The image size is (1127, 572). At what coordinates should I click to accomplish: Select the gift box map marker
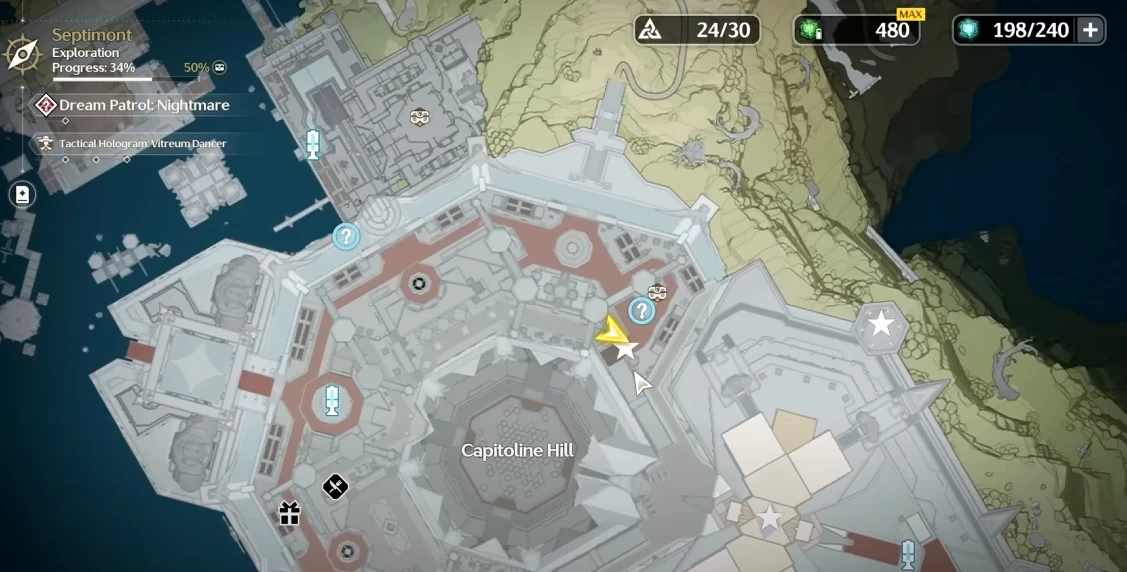pos(290,514)
